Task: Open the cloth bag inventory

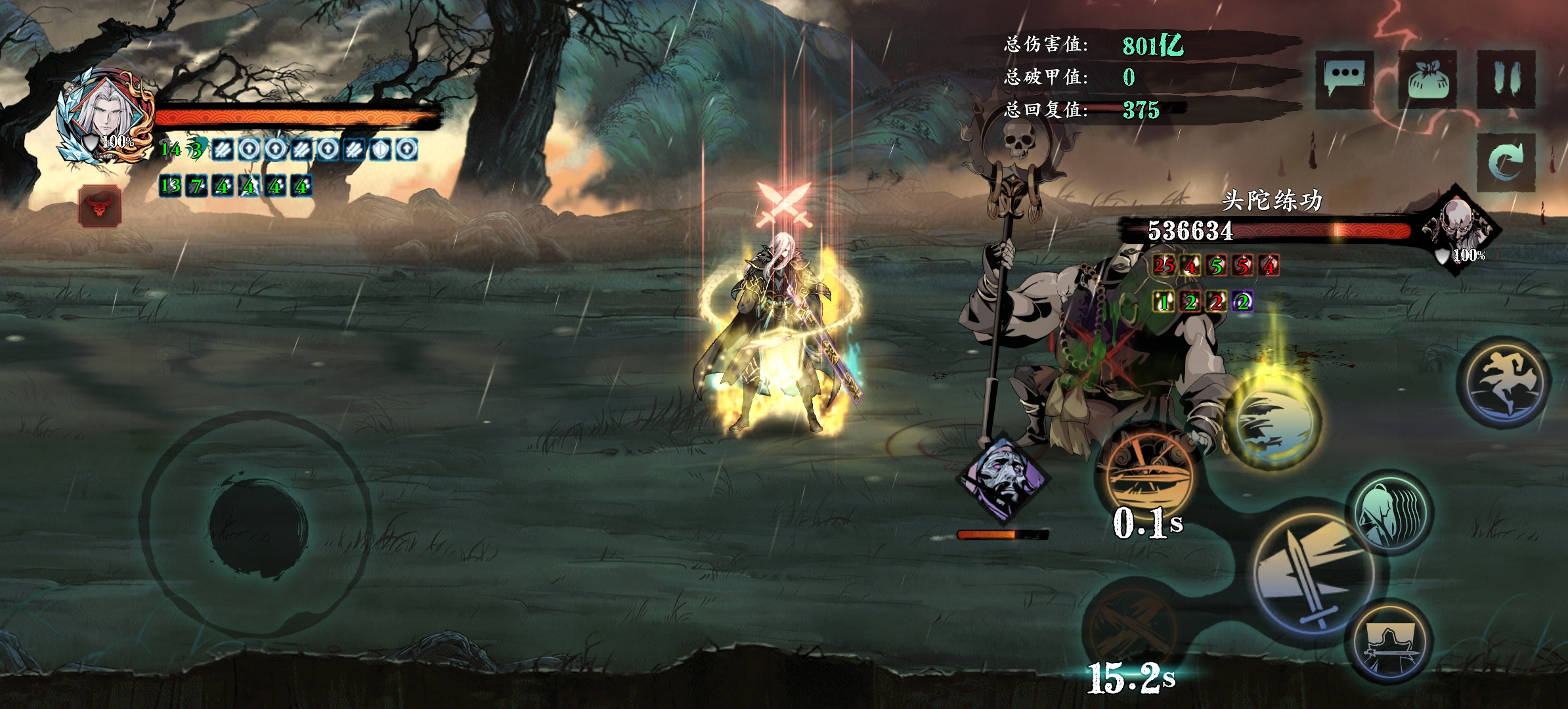Action: (x=1427, y=80)
